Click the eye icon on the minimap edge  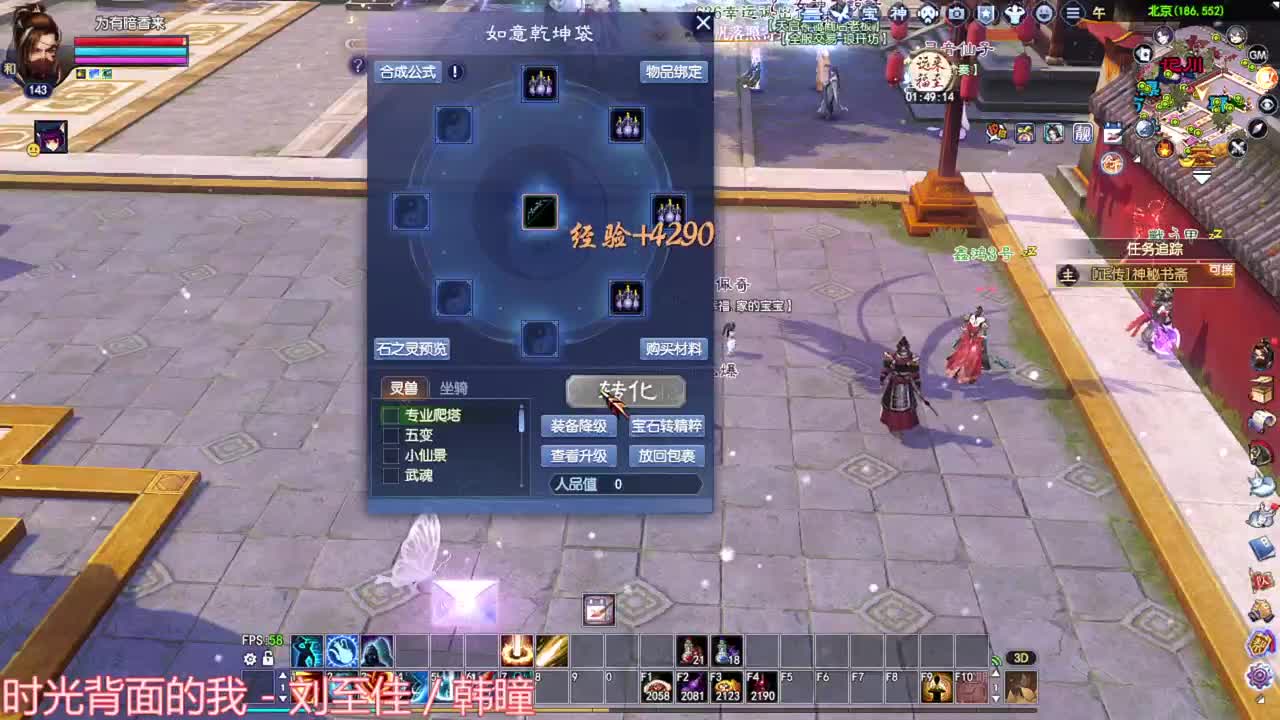tap(1268, 105)
